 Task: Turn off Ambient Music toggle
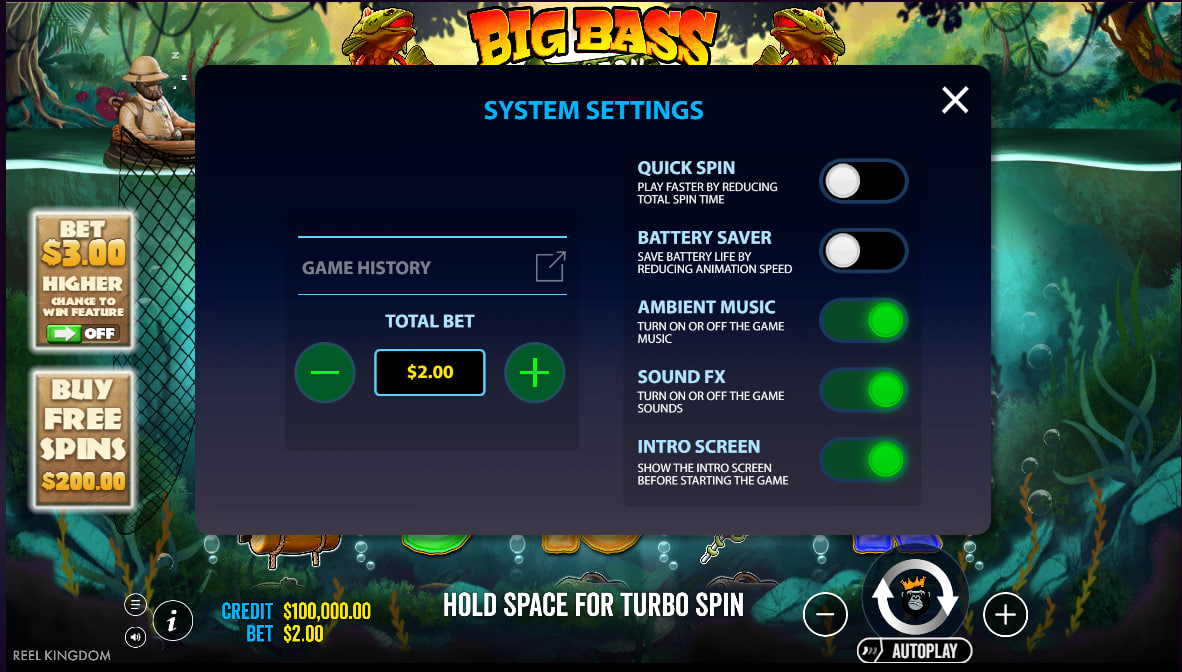coord(863,321)
